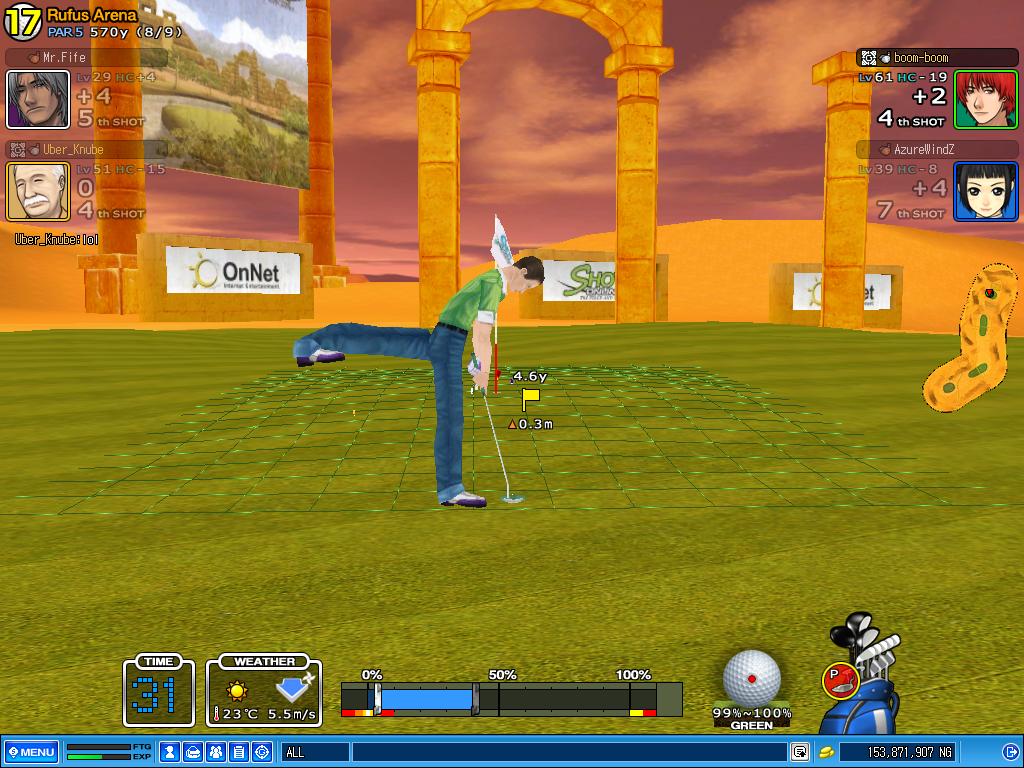The height and width of the screenshot is (768, 1024).
Task: Toggle the chat window expand button
Action: click(x=800, y=752)
